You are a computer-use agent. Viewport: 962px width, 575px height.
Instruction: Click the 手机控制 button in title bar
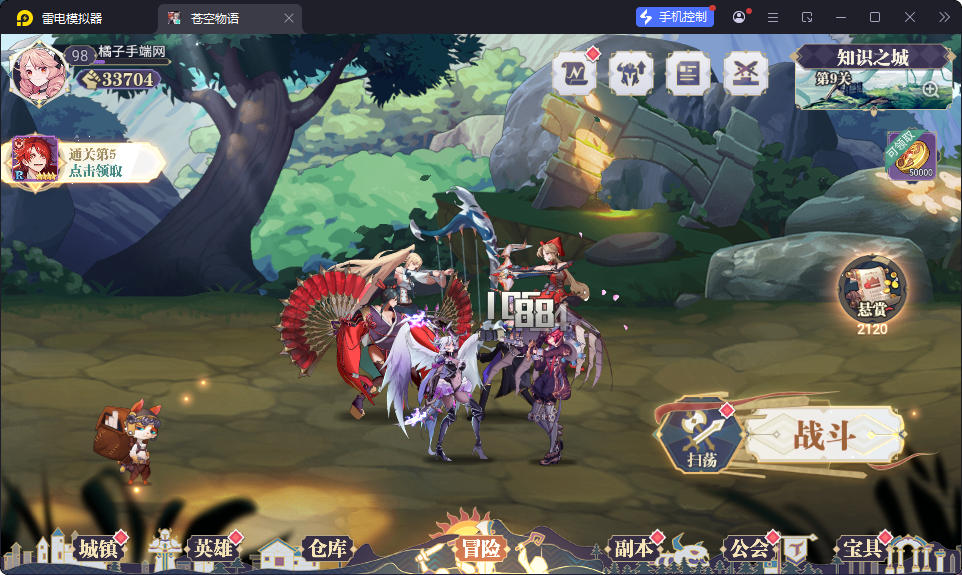pyautogui.click(x=675, y=17)
